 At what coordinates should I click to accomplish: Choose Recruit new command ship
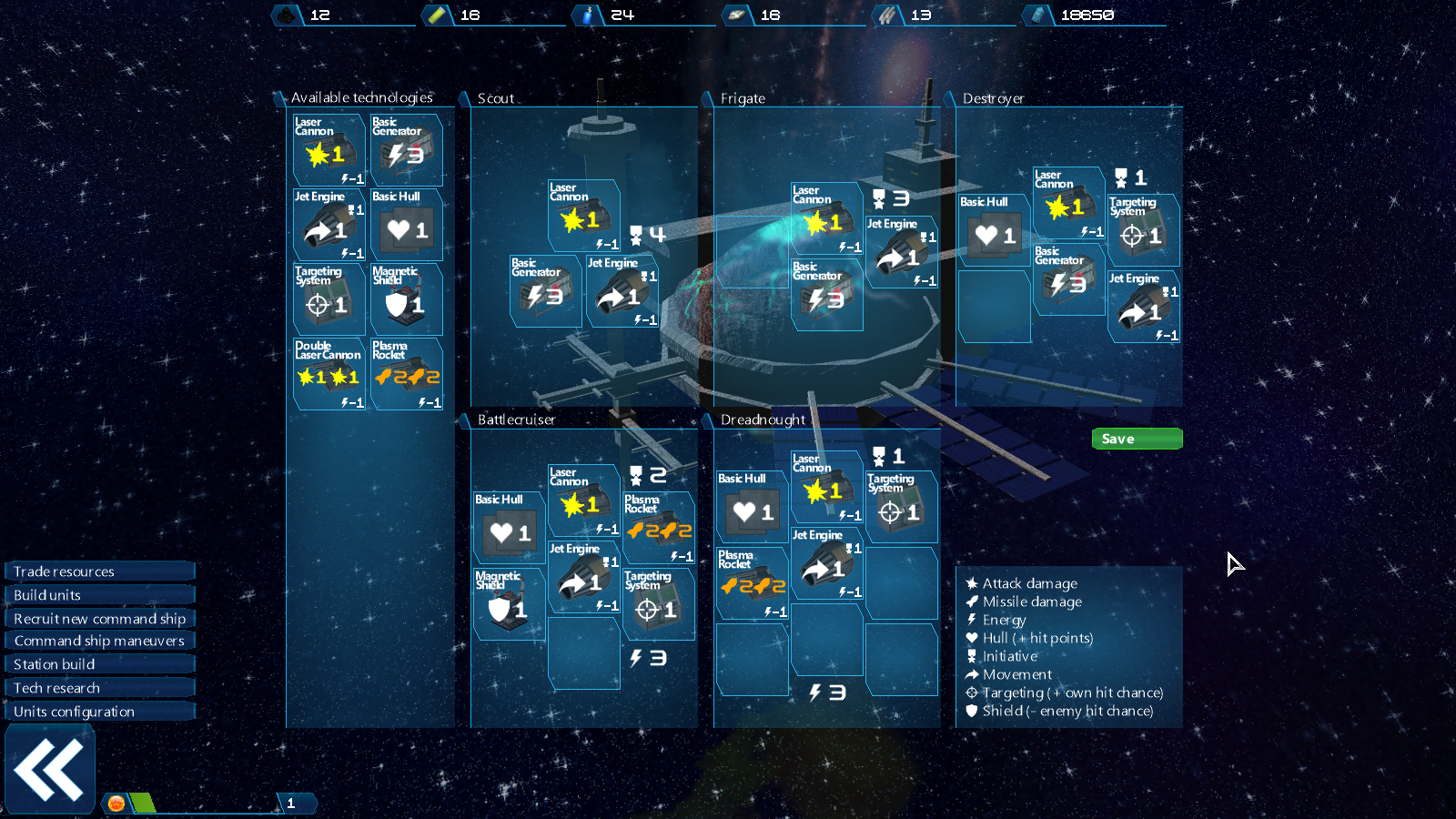click(x=100, y=619)
